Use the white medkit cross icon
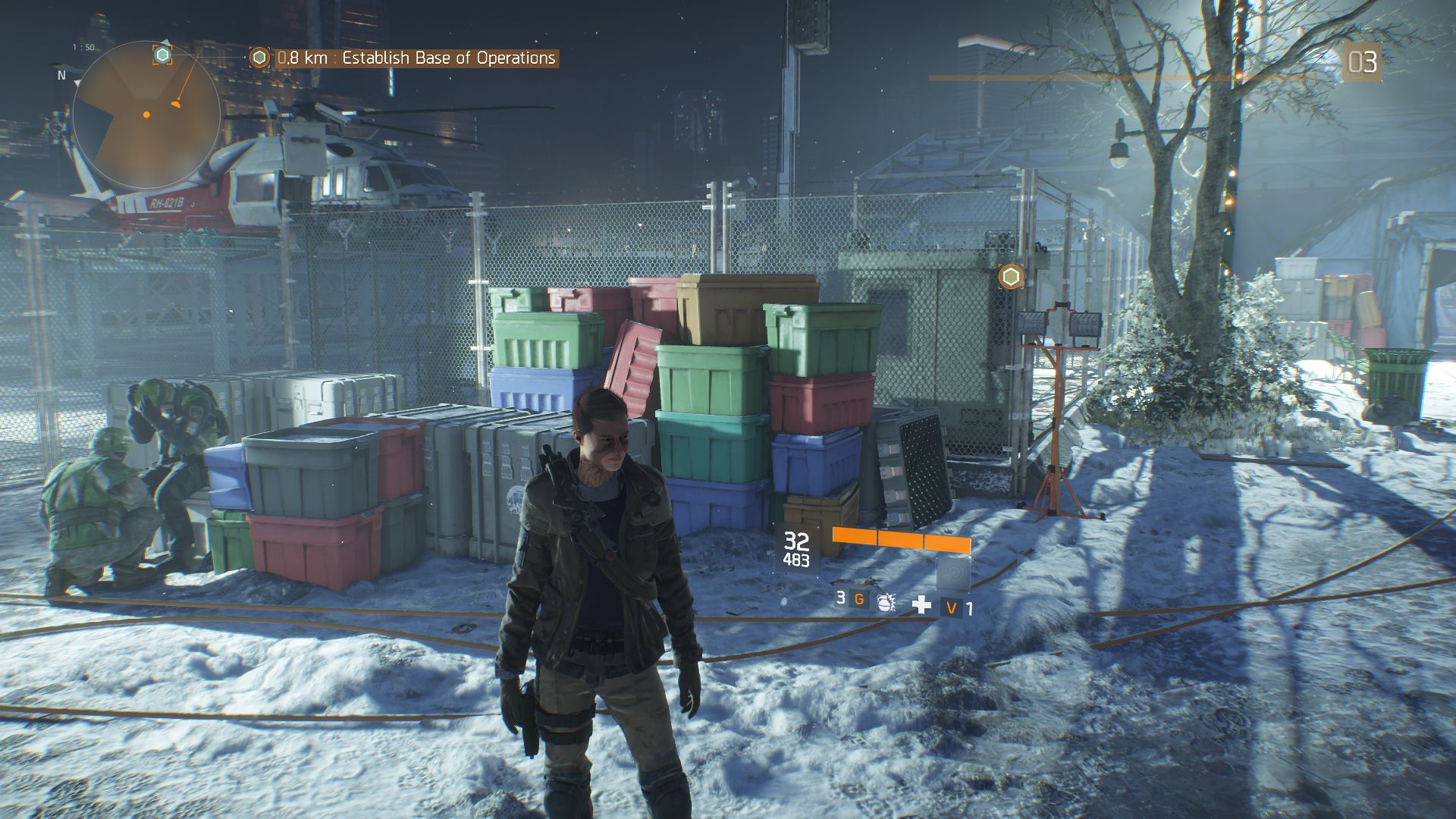1456x819 pixels. pos(921,604)
